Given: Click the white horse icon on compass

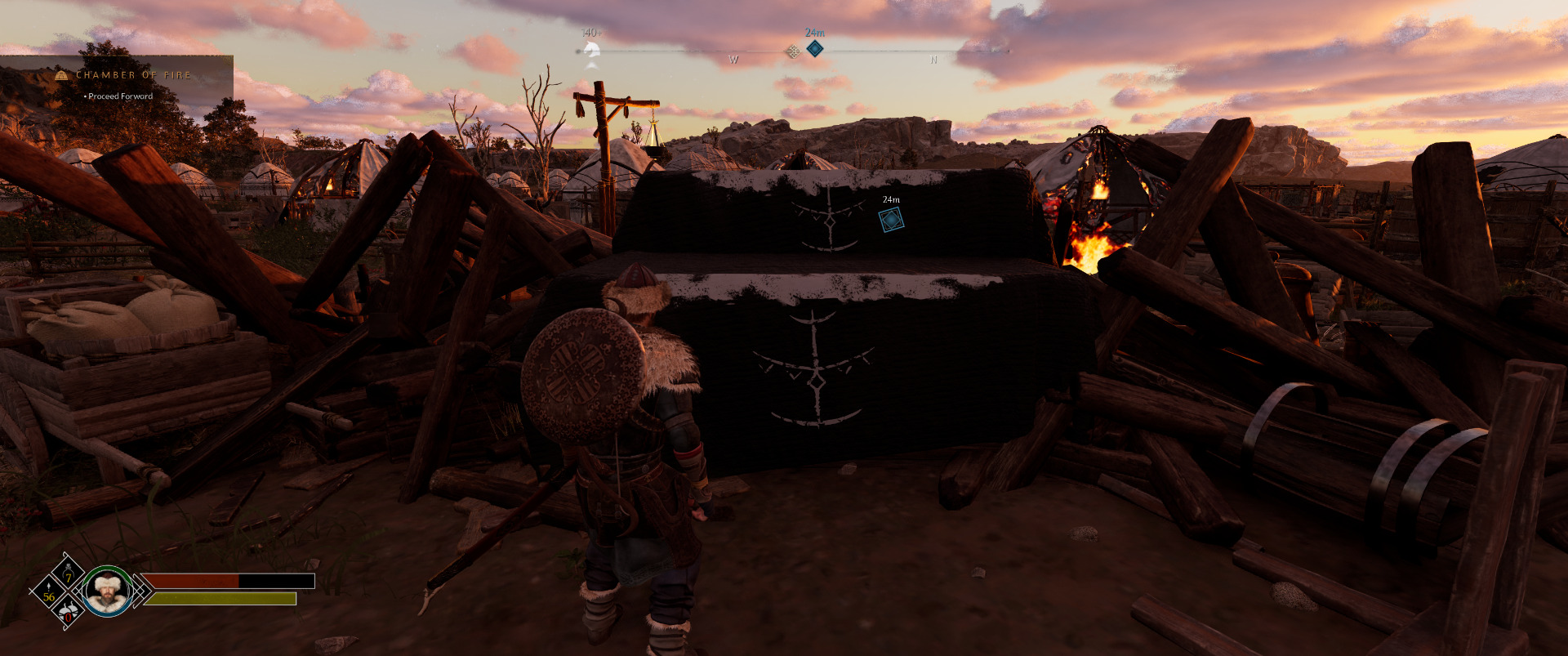Looking at the screenshot, I should [591, 52].
